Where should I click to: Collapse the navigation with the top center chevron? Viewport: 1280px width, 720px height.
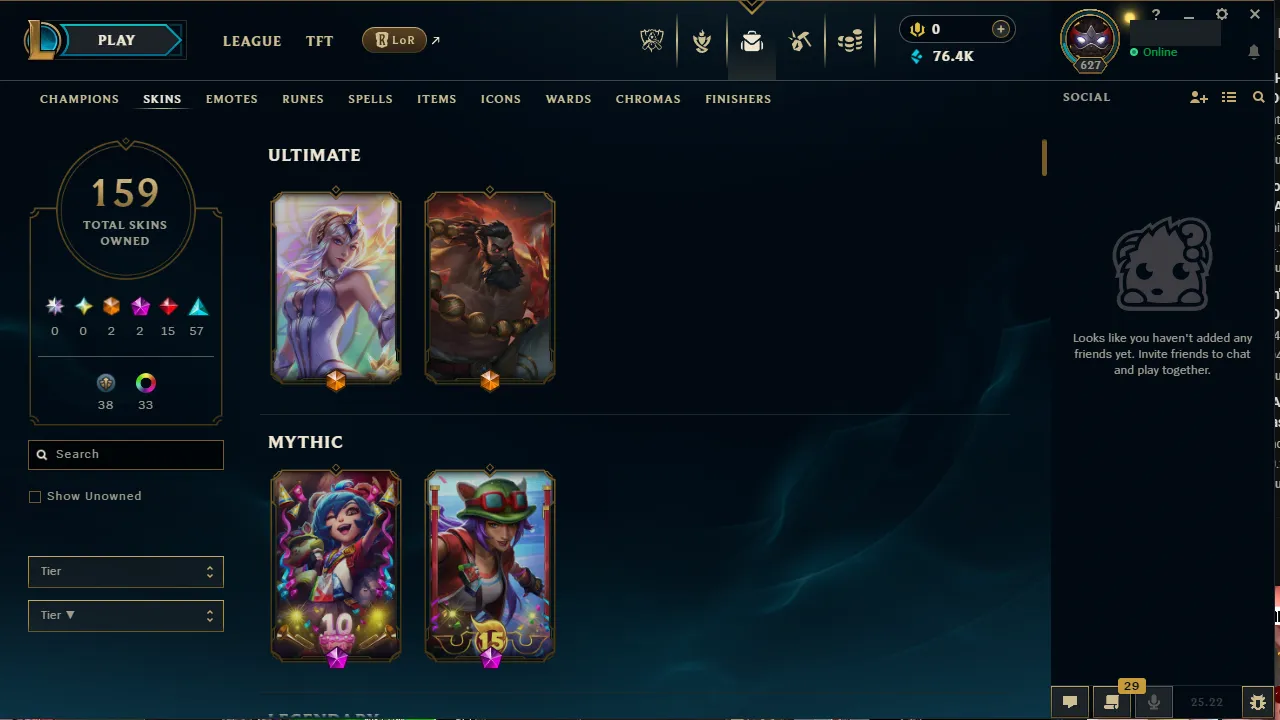[x=751, y=6]
